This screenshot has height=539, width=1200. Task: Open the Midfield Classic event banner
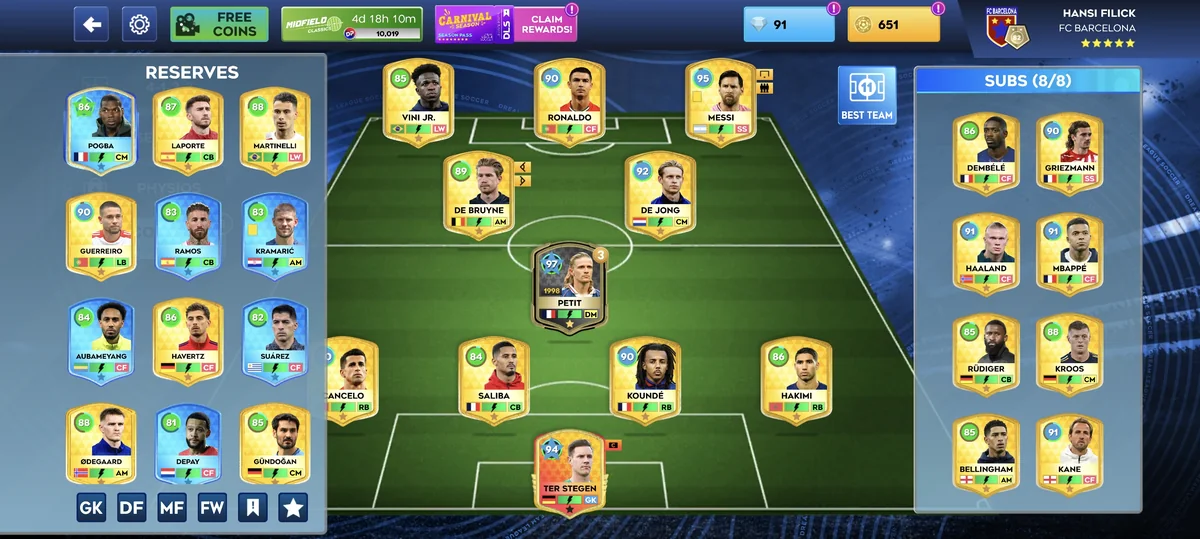[x=352, y=24]
